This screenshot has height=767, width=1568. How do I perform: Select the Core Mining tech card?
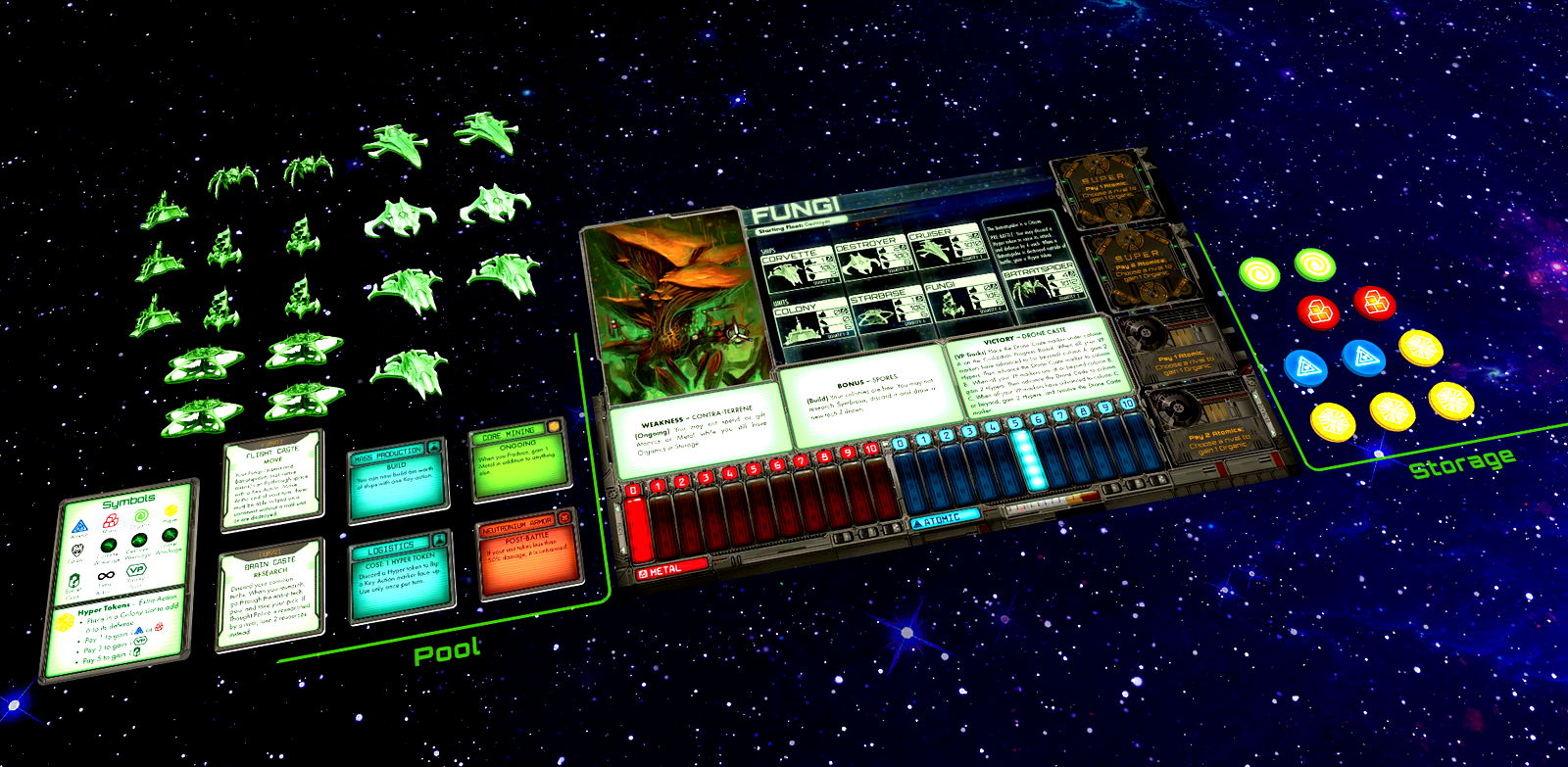point(519,460)
